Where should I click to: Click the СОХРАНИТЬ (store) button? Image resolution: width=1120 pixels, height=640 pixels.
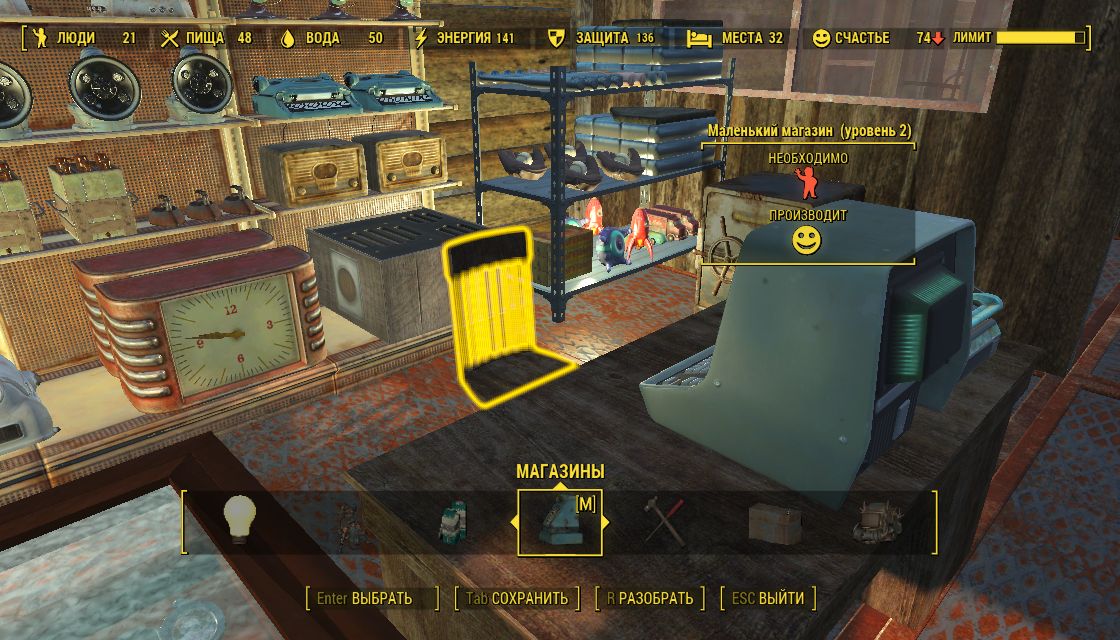[516, 599]
